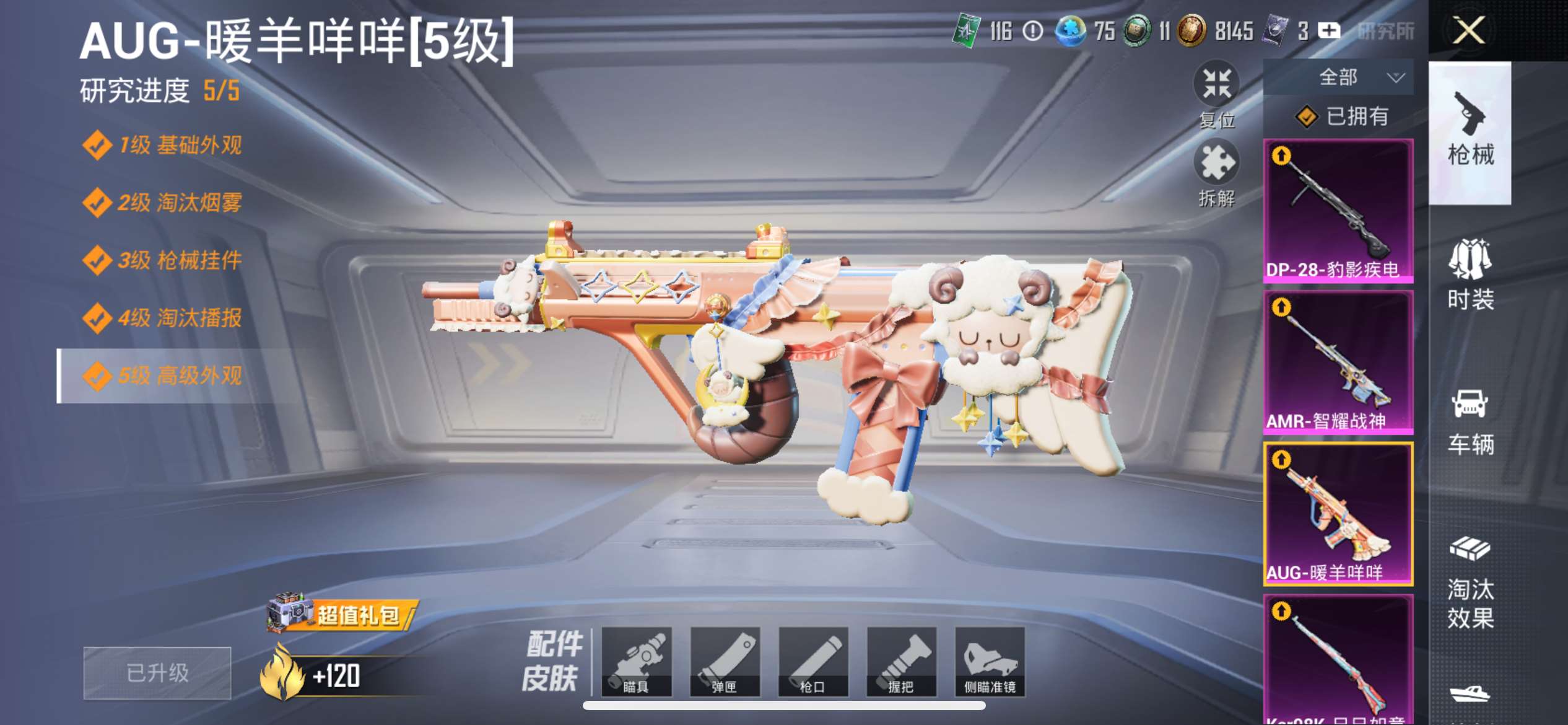The width and height of the screenshot is (1568, 725).
Task: Select the 瞄具 scope attachment skin
Action: click(636, 662)
